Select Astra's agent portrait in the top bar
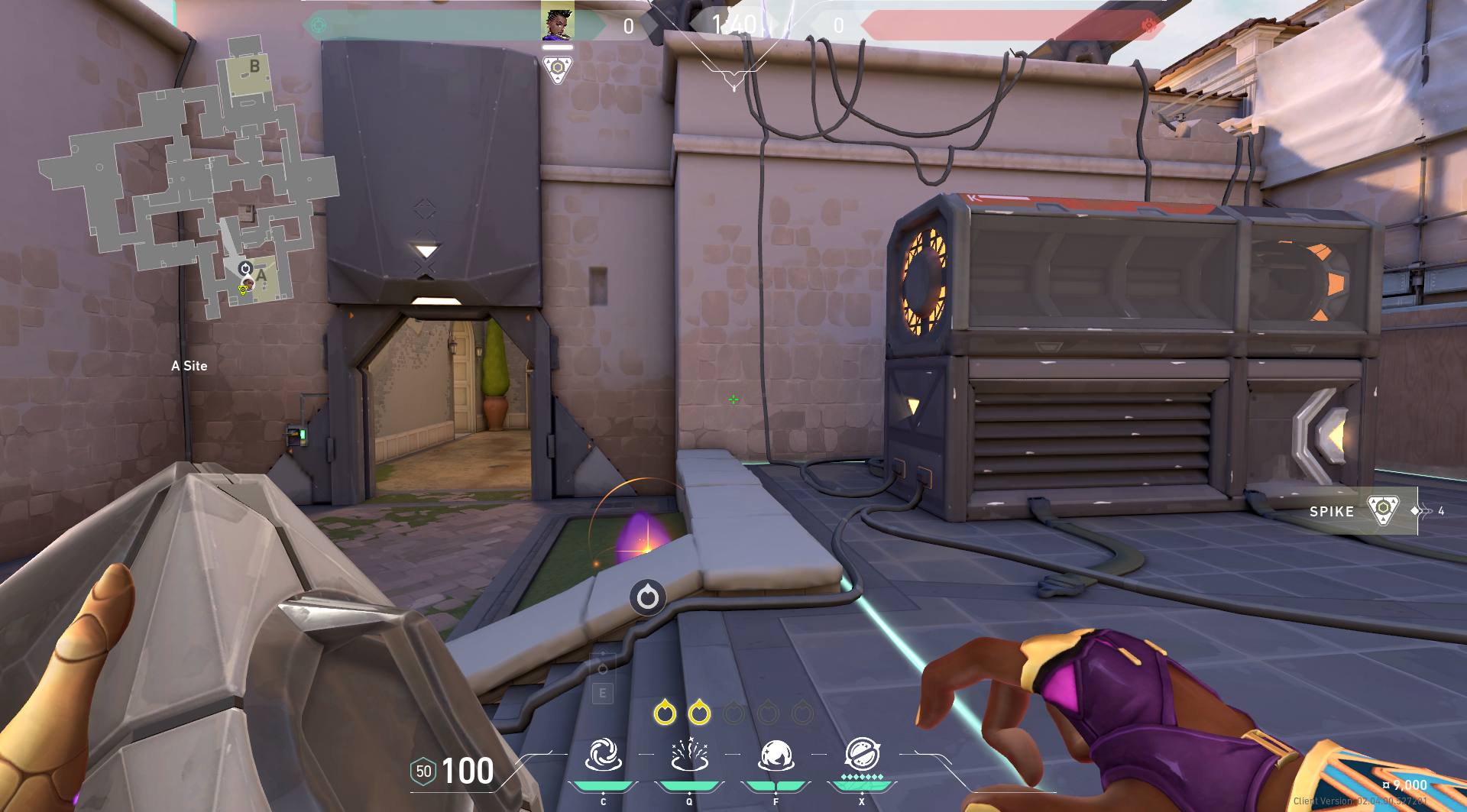This screenshot has width=1467, height=812. [x=558, y=21]
